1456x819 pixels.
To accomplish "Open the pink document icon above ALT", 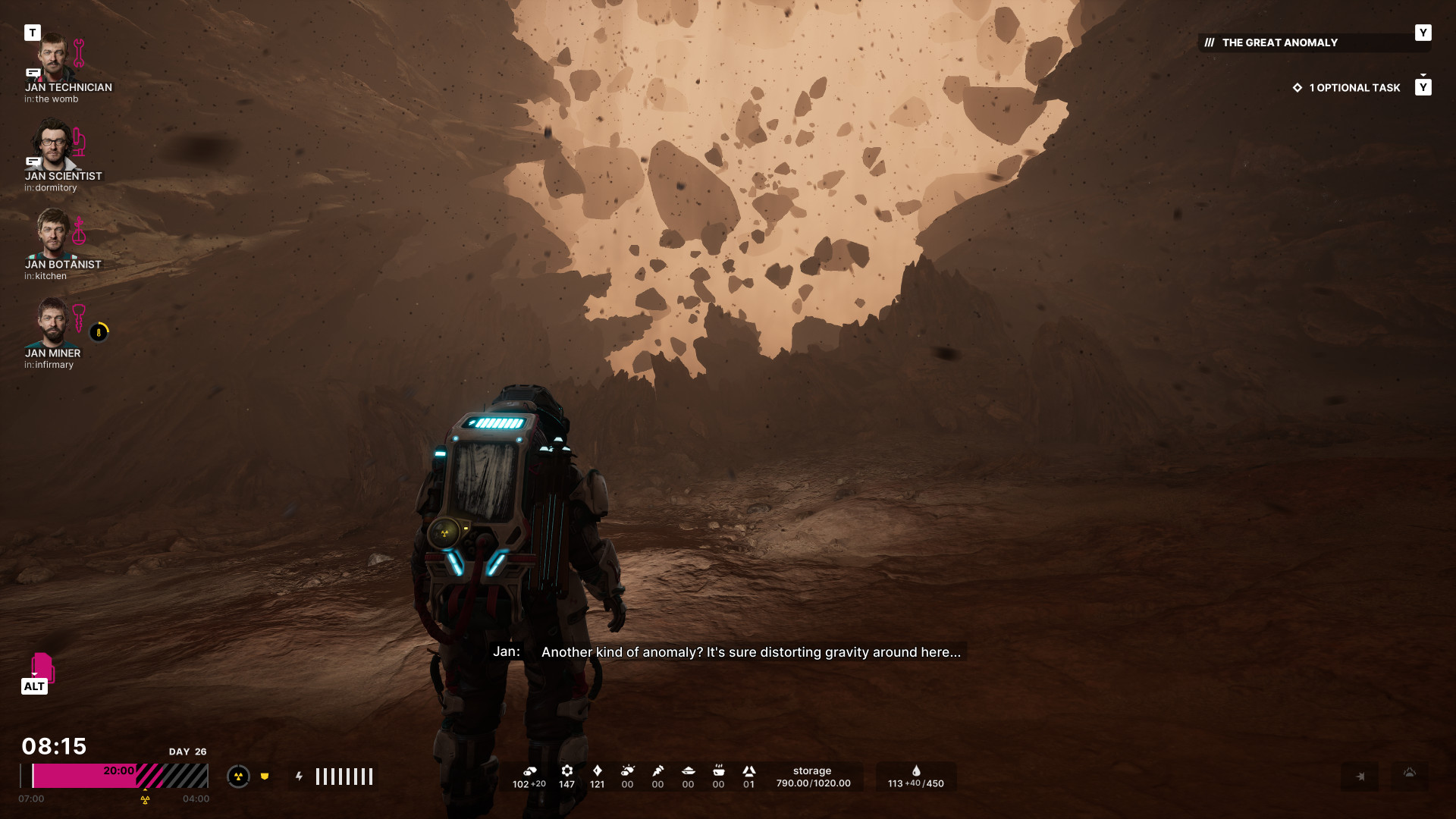I will (42, 667).
